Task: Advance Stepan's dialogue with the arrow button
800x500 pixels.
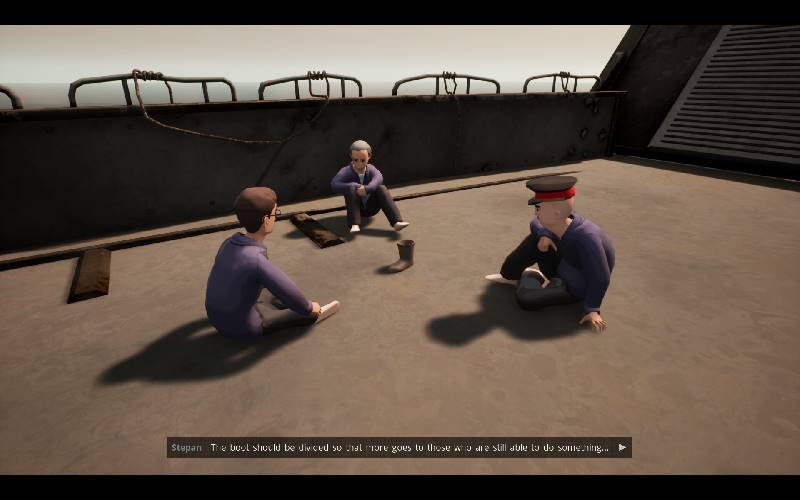Action: pyautogui.click(x=622, y=448)
